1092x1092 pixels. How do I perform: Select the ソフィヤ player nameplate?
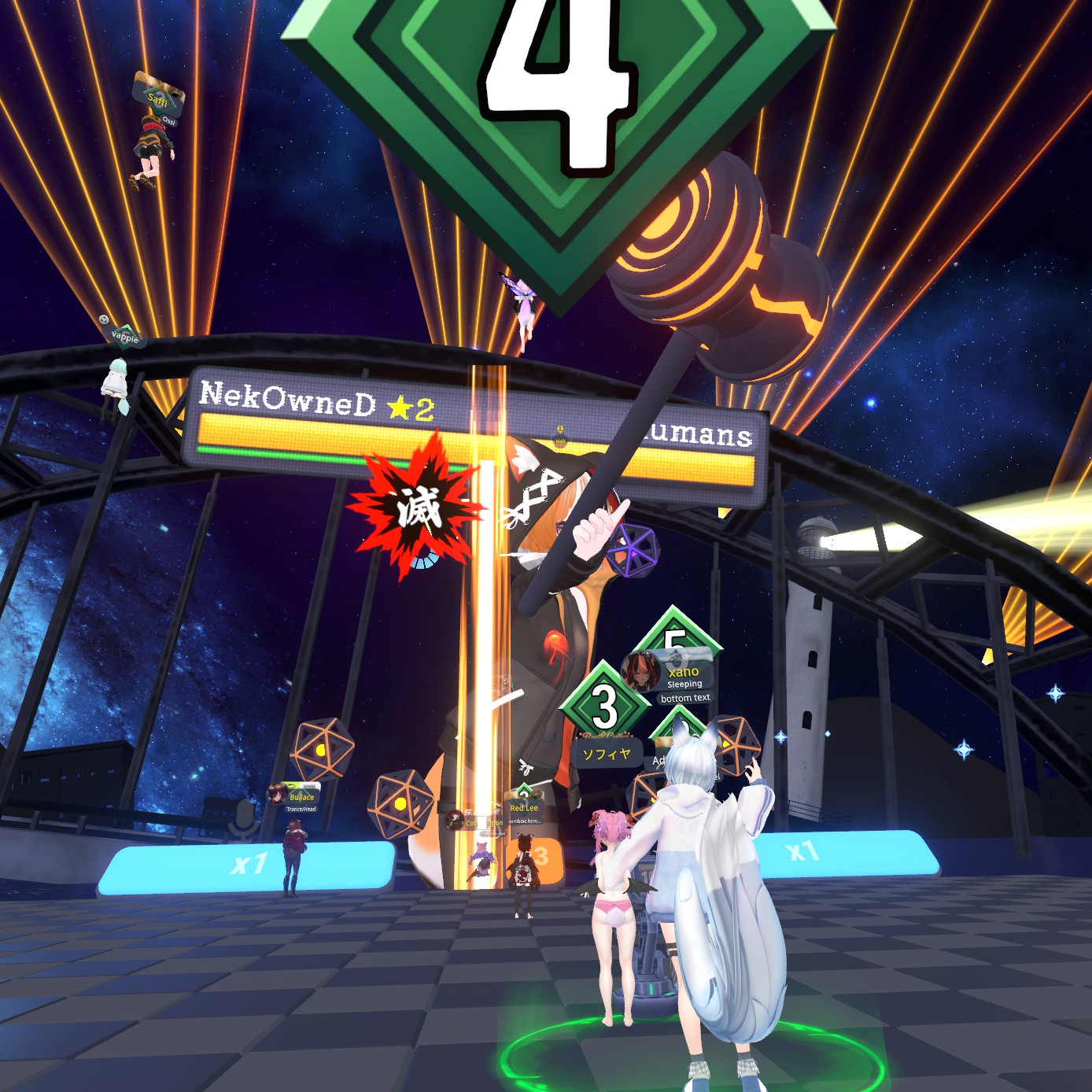coord(606,754)
